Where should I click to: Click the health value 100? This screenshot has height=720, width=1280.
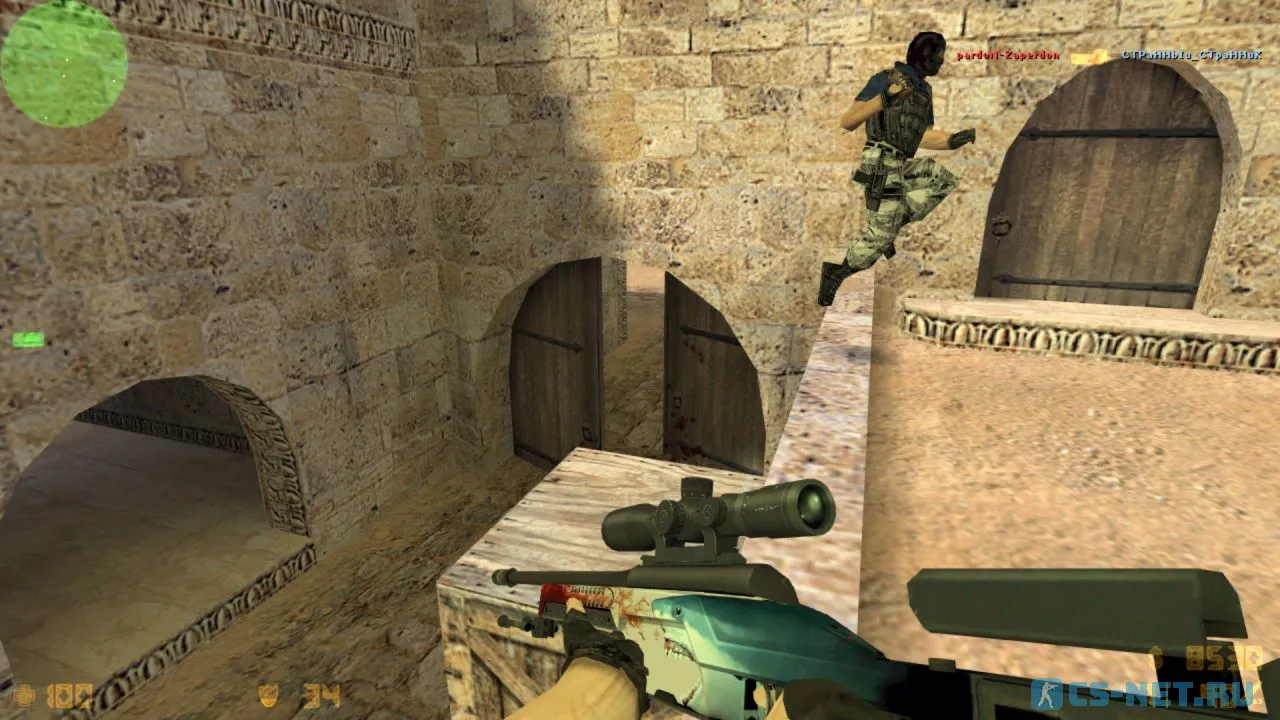[70, 696]
